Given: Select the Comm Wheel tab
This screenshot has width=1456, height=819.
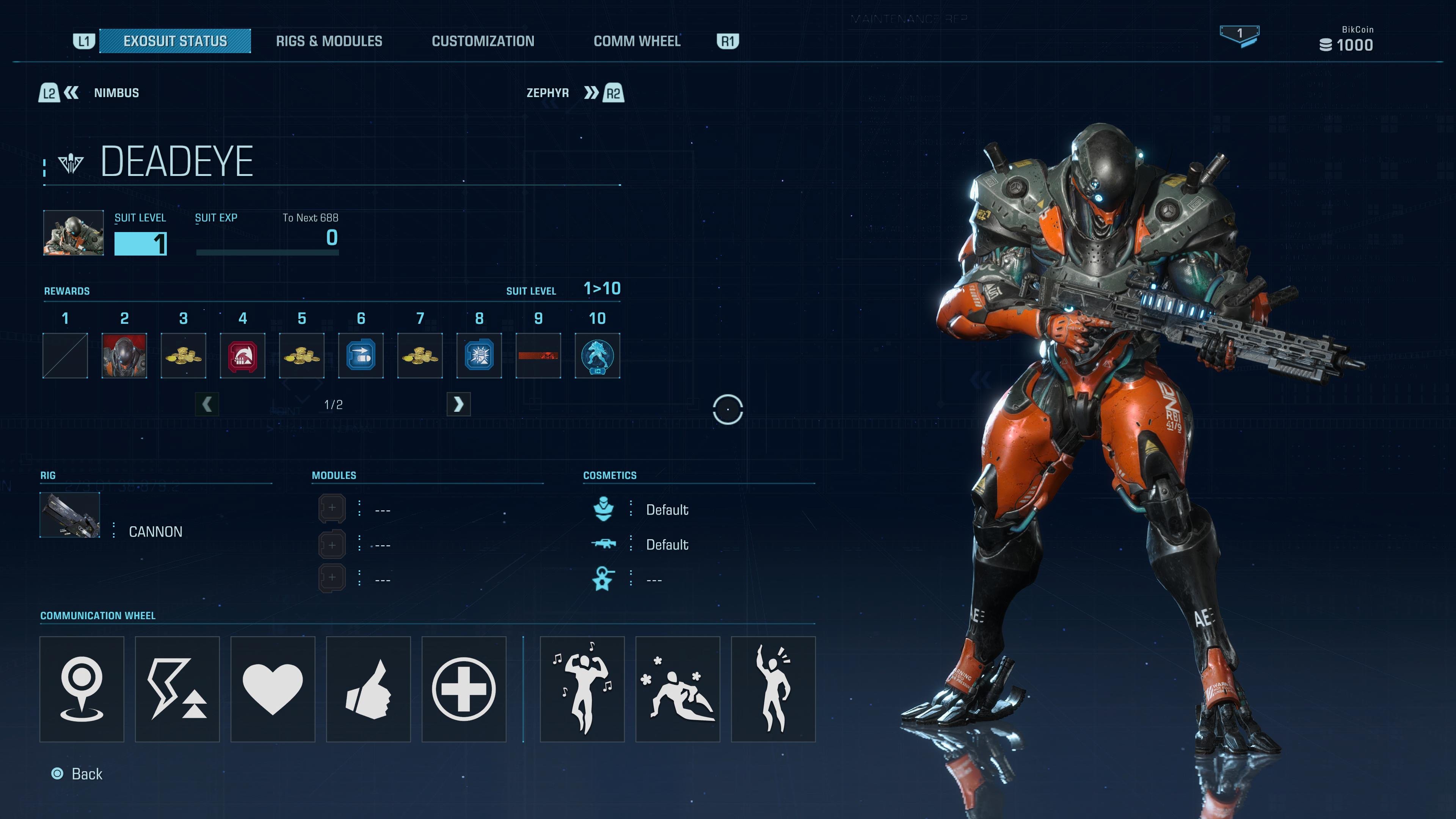Looking at the screenshot, I should (637, 41).
